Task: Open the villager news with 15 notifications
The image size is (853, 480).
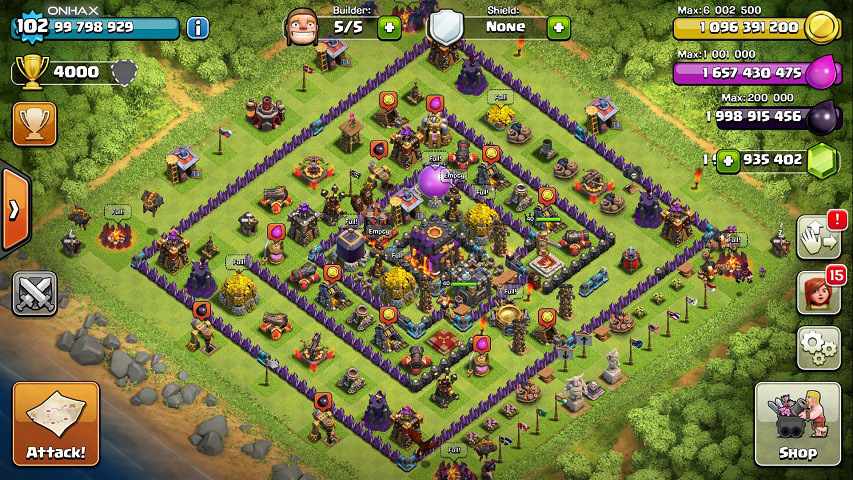Action: click(x=818, y=292)
